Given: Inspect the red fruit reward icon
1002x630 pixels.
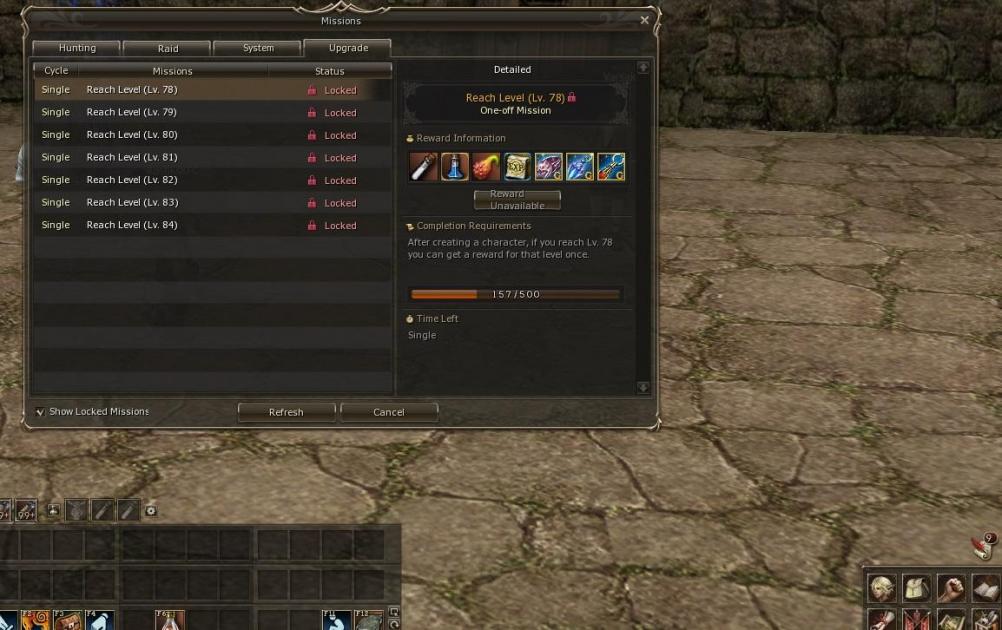Looking at the screenshot, I should coord(486,167).
